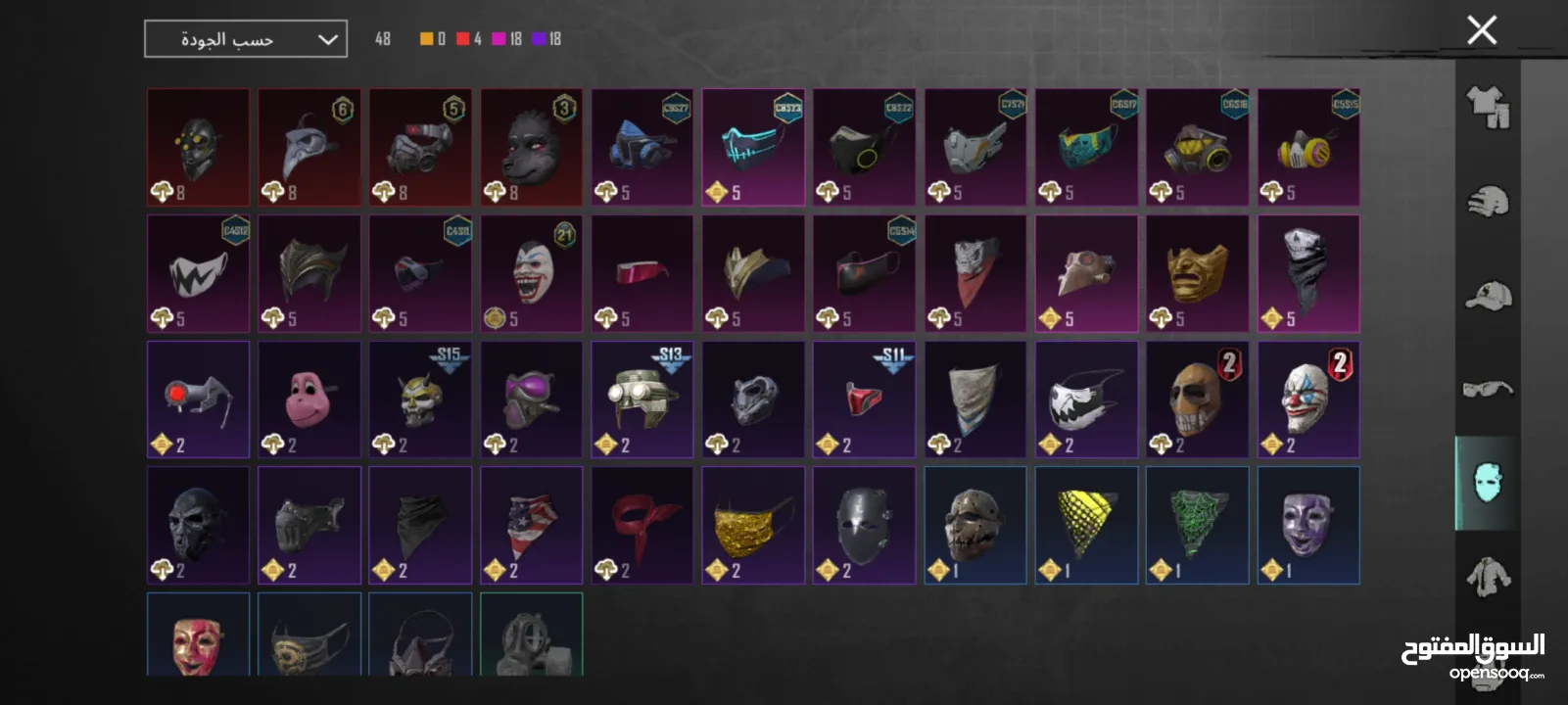Select the clown mask with red nose
Viewport: 1568px width, 705px height.
[1307, 399]
